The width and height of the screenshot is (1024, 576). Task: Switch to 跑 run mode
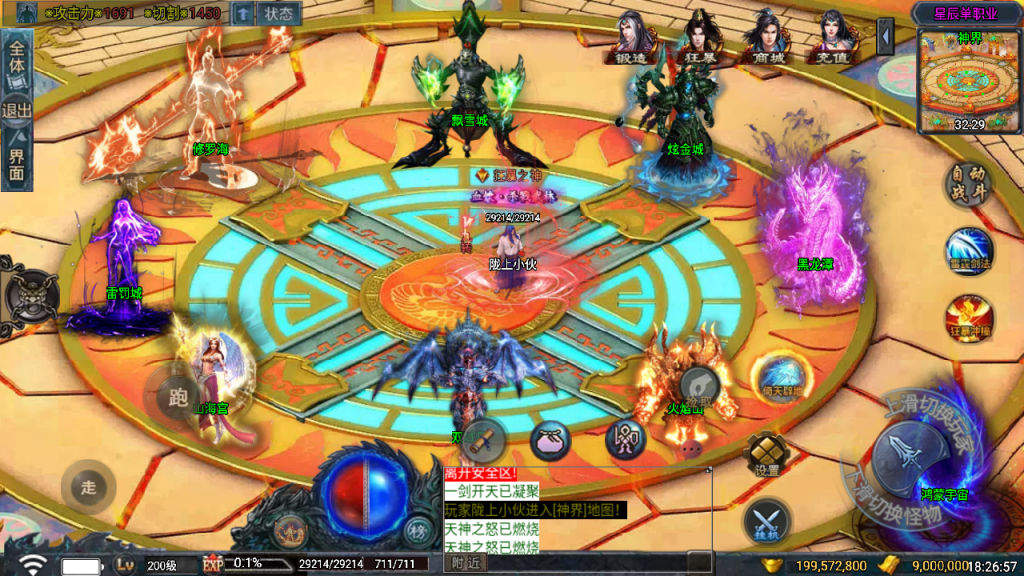(178, 398)
